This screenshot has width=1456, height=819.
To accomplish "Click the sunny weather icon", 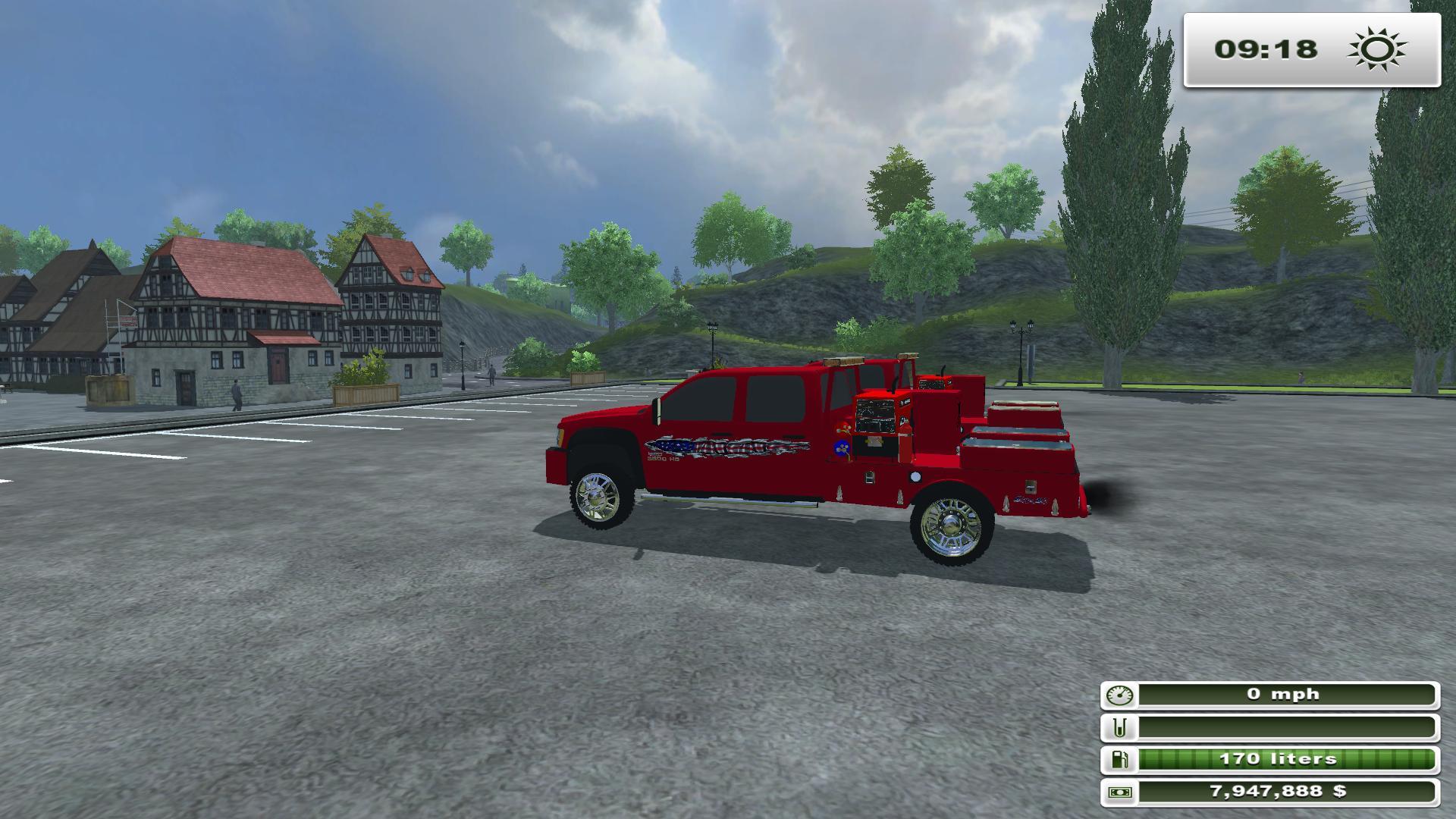I will click(x=1376, y=49).
